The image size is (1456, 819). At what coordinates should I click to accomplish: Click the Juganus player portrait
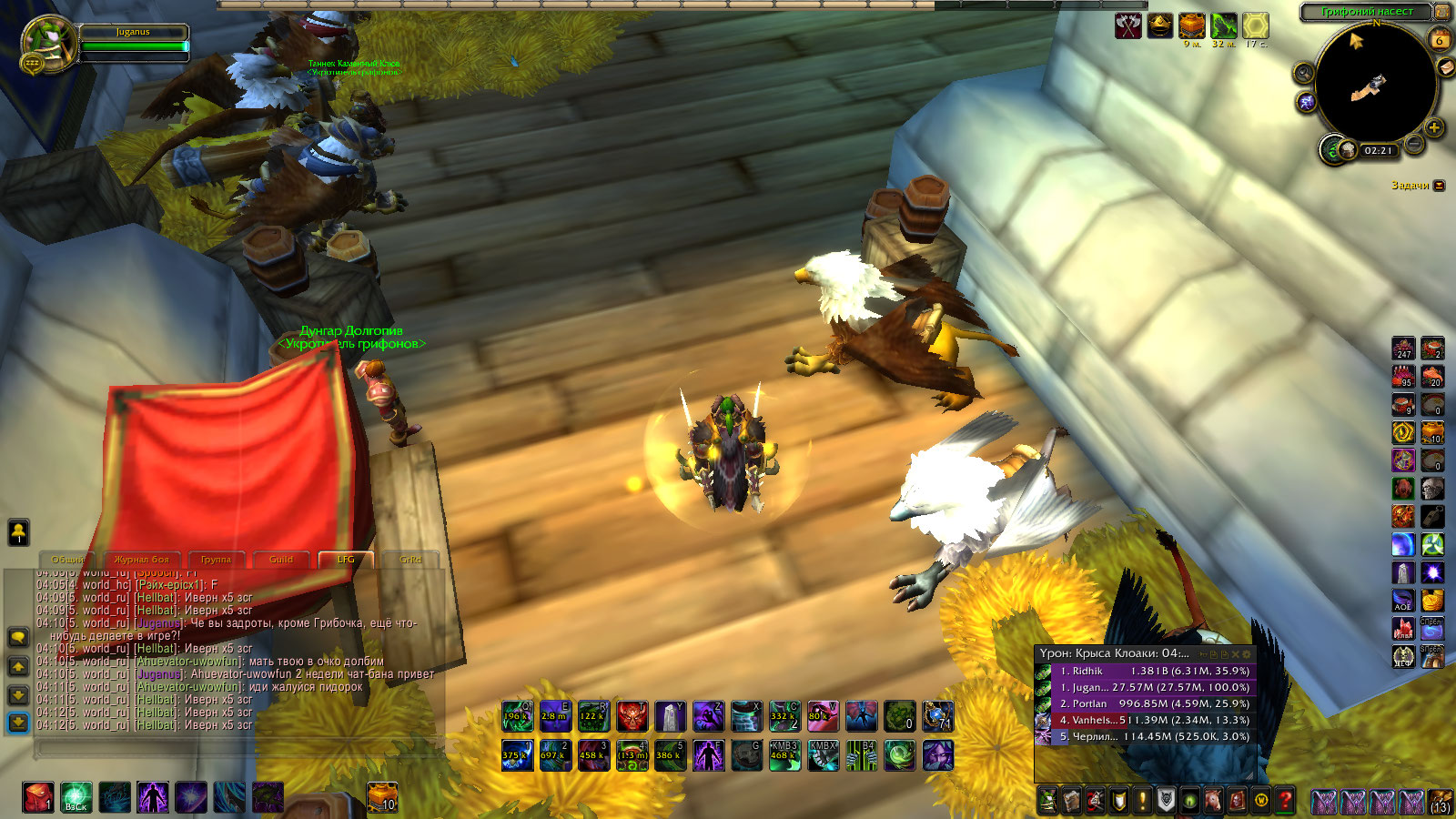click(x=48, y=45)
